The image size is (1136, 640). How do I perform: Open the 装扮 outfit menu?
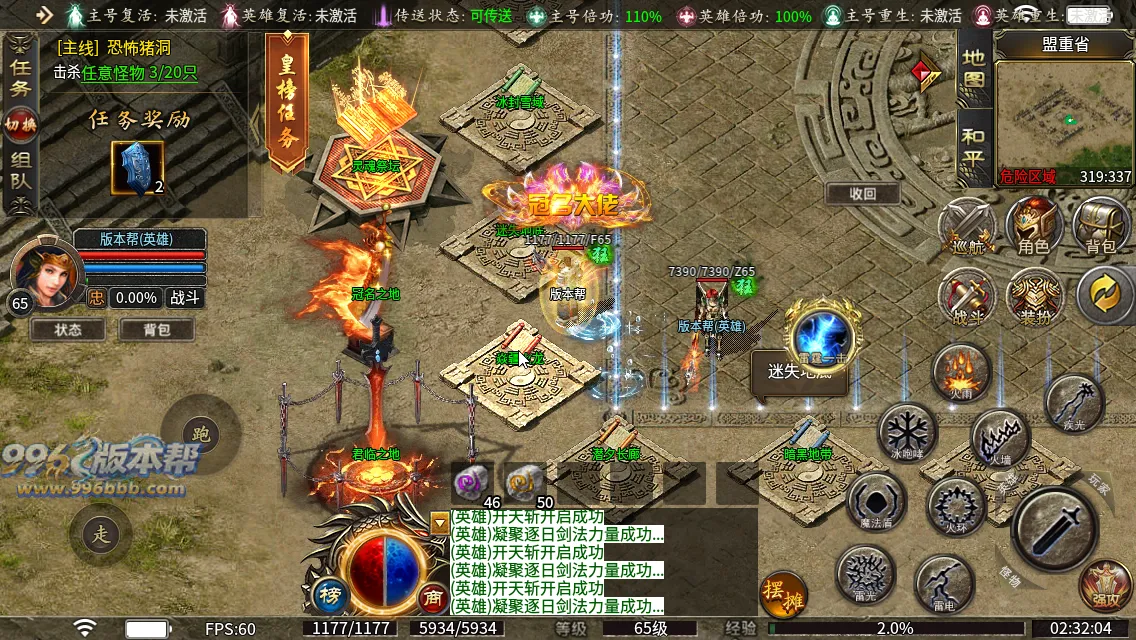click(x=1033, y=297)
